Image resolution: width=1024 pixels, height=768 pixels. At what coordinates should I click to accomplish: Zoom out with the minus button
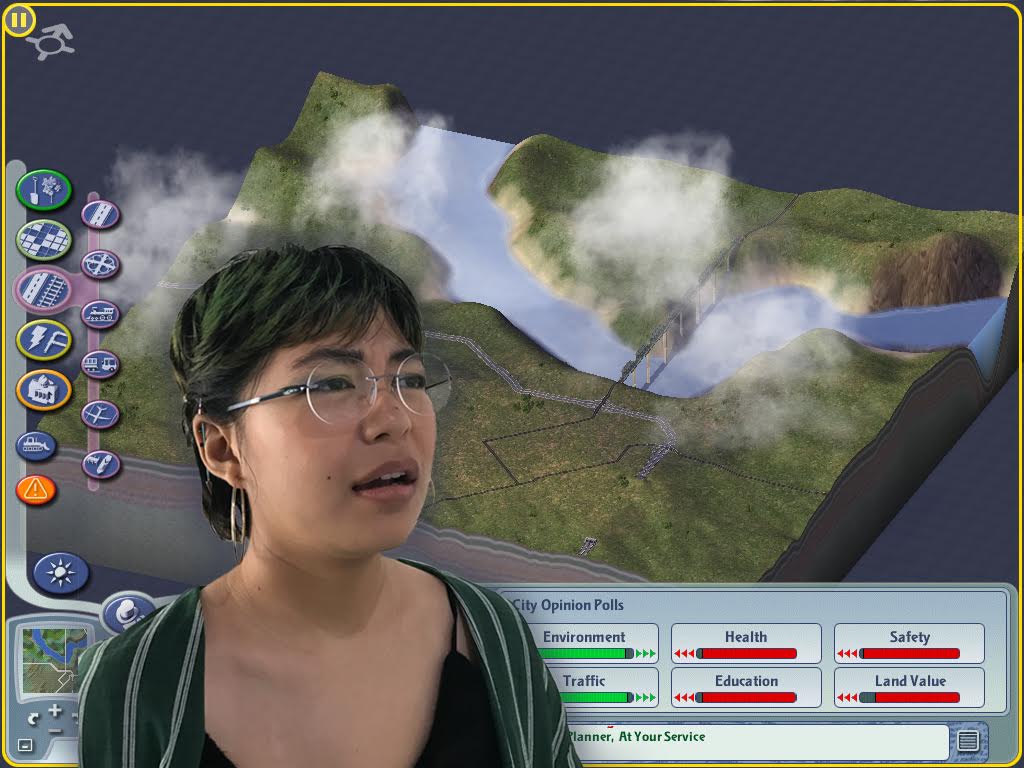click(54, 730)
